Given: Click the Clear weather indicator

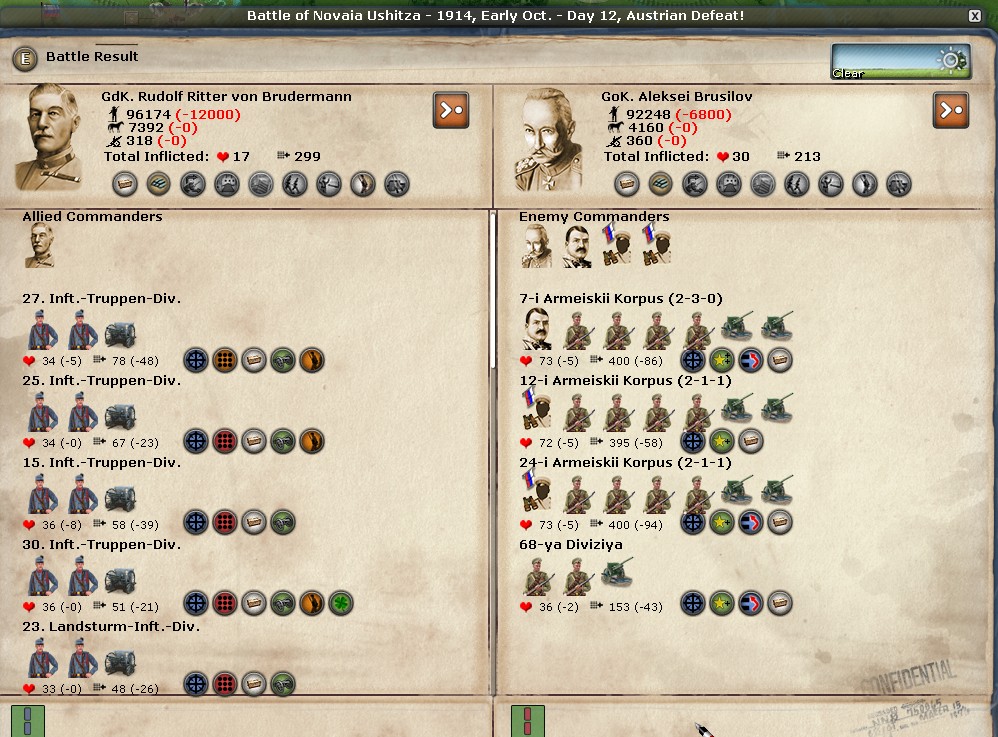Looking at the screenshot, I should click(900, 61).
